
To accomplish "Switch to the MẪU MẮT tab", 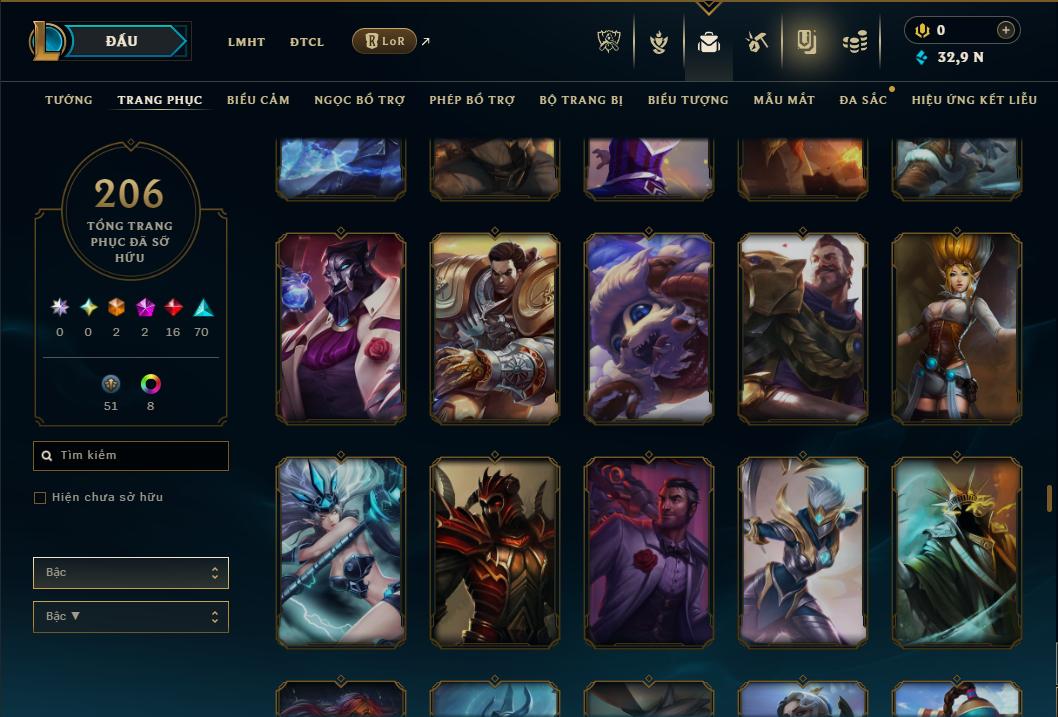I will pyautogui.click(x=784, y=100).
